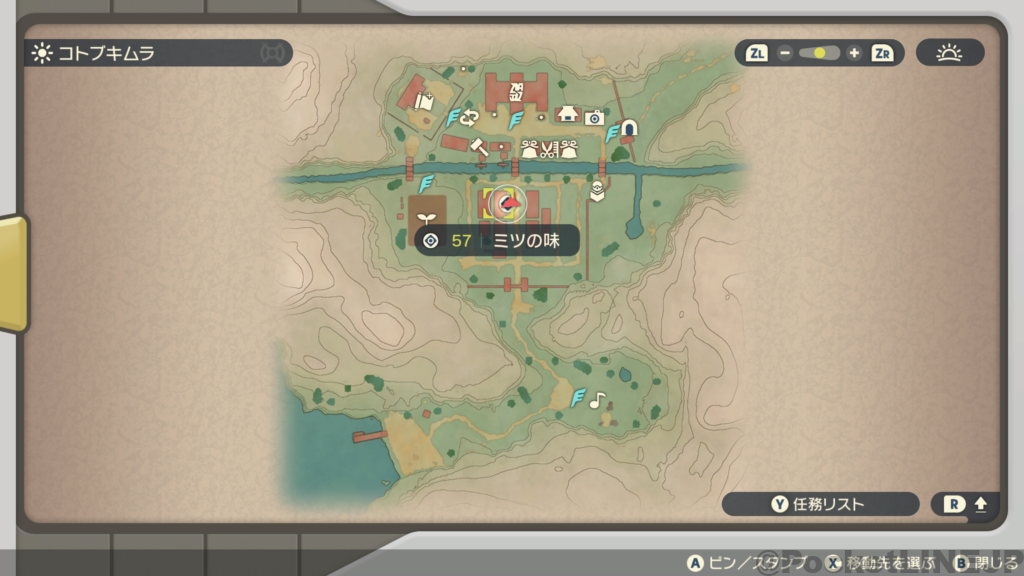This screenshot has height=576, width=1024.
Task: Choose the hairdresser scissors map marker
Action: 548,150
